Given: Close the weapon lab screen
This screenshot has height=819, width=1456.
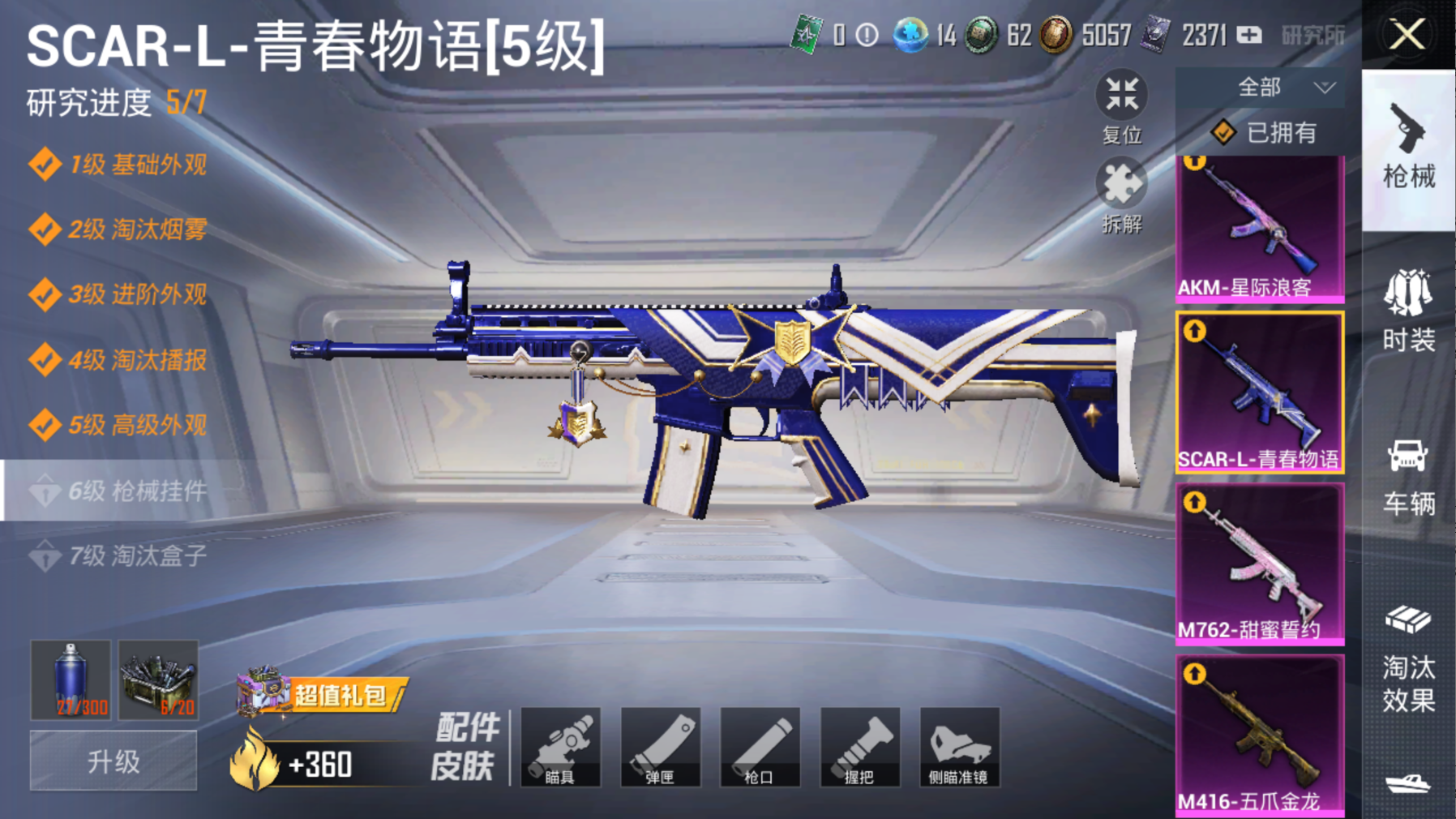Looking at the screenshot, I should (x=1407, y=35).
